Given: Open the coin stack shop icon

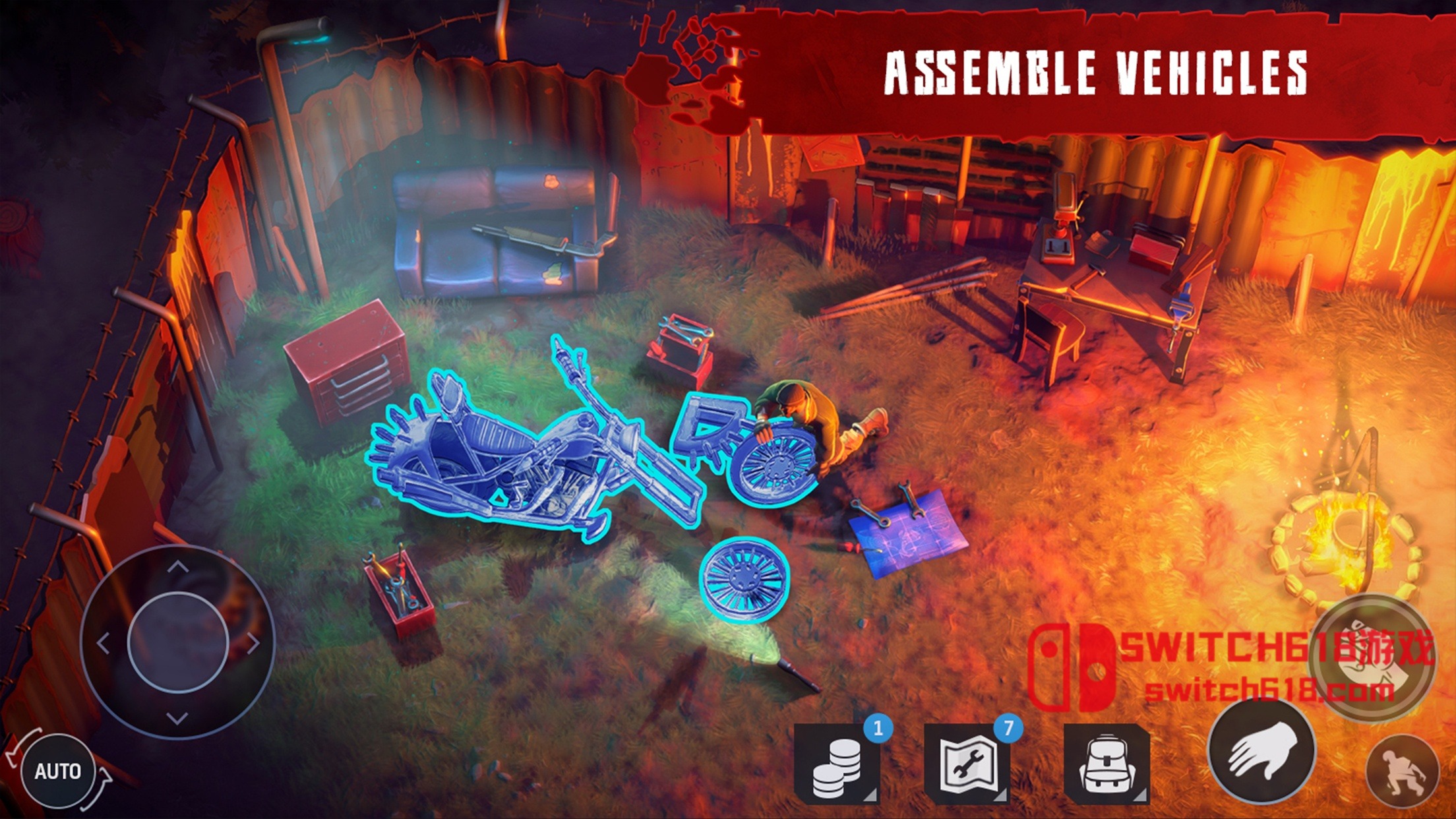Looking at the screenshot, I should click(836, 764).
